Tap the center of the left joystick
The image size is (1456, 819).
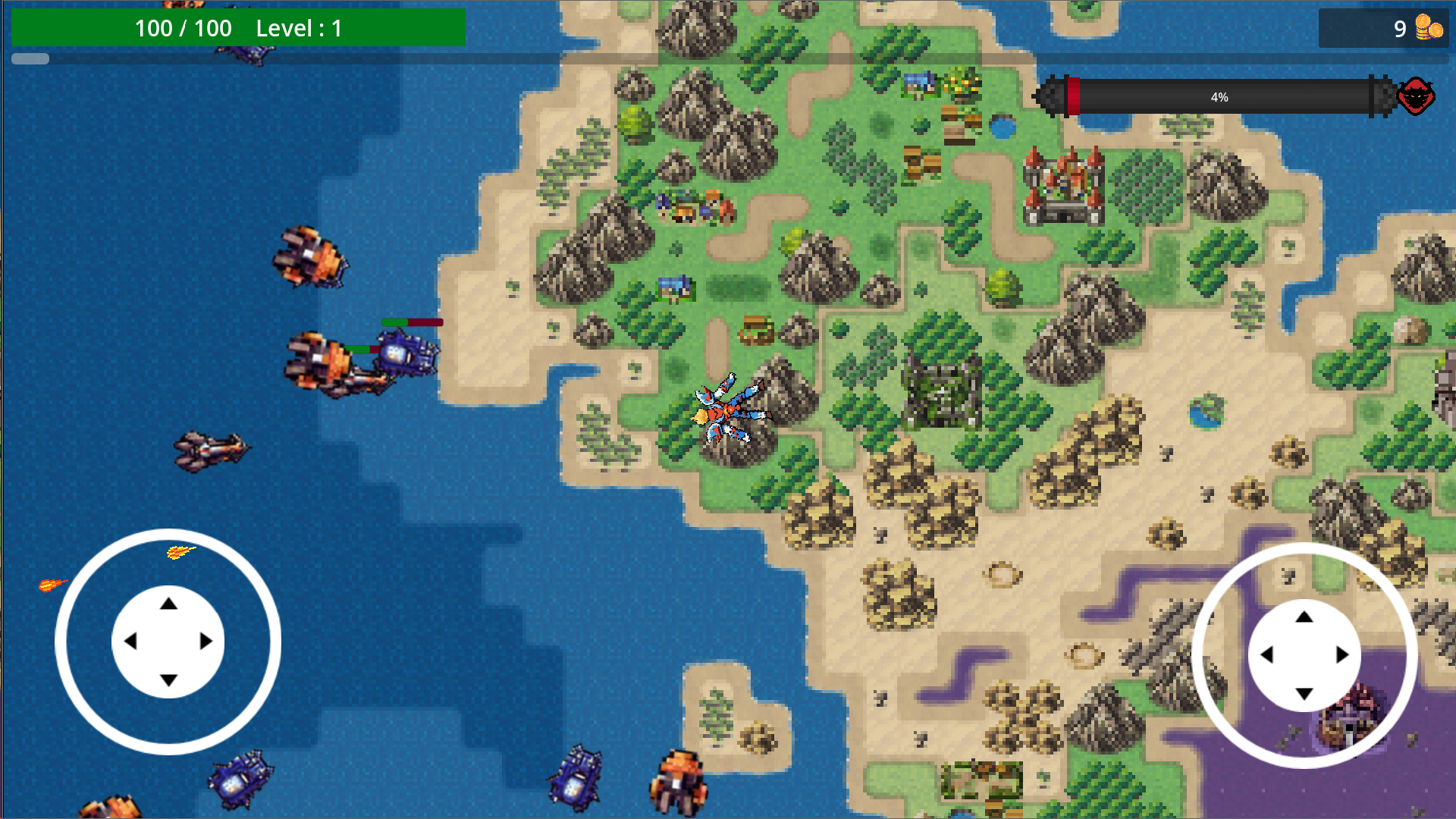[168, 641]
